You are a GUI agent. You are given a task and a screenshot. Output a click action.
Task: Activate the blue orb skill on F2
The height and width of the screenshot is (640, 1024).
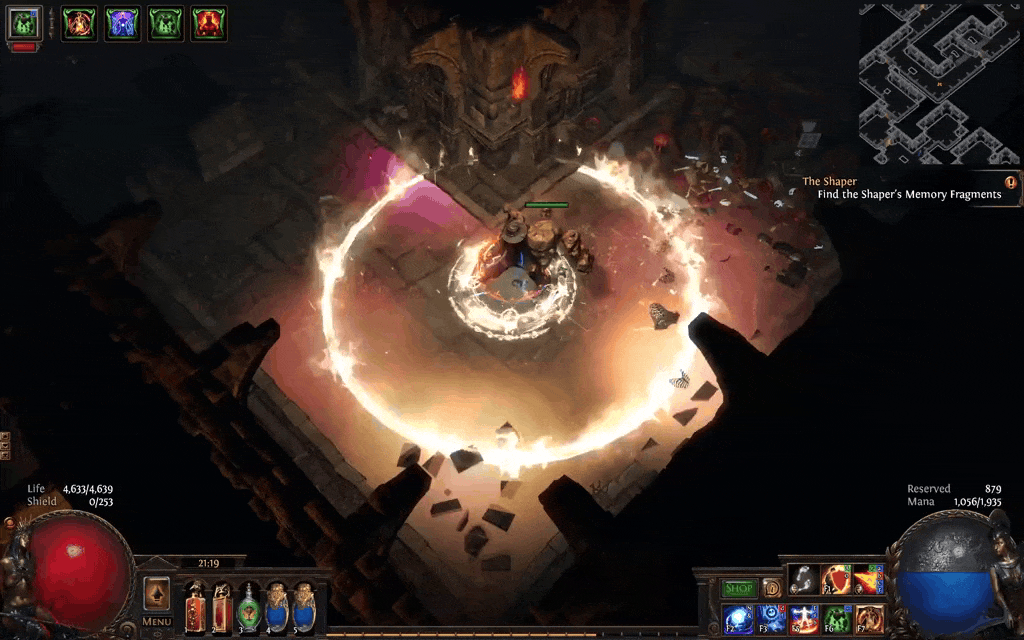[x=738, y=619]
